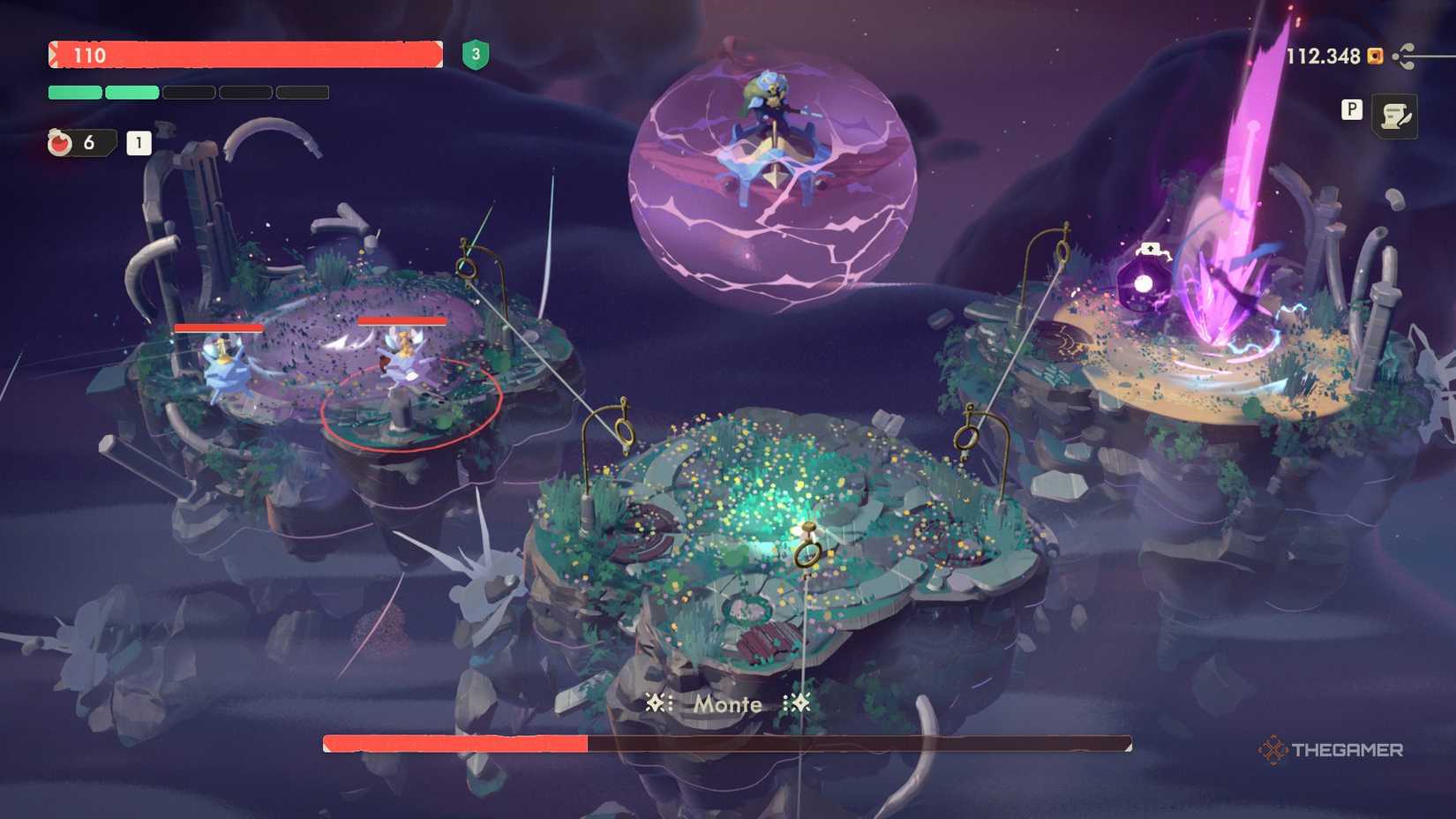
Task: Click the gold coin icon beside 112.348
Action: pyautogui.click(x=1375, y=56)
